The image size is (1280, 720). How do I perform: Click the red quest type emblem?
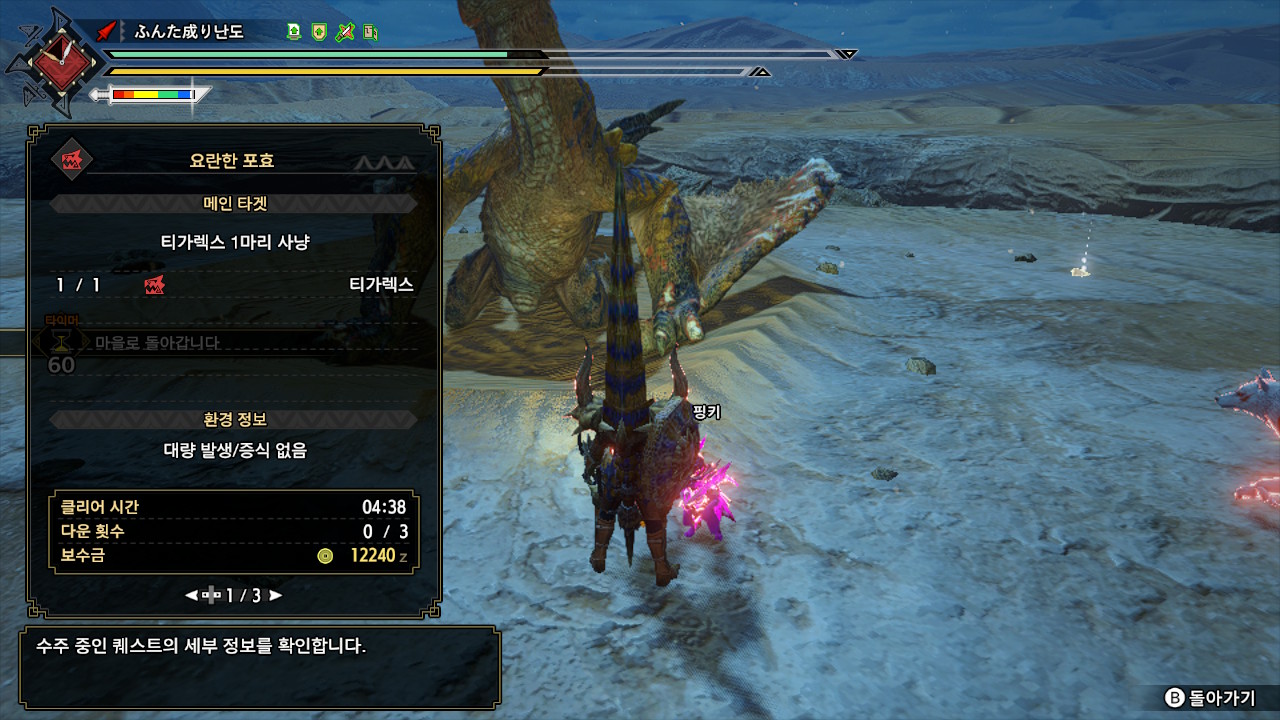coord(71,161)
